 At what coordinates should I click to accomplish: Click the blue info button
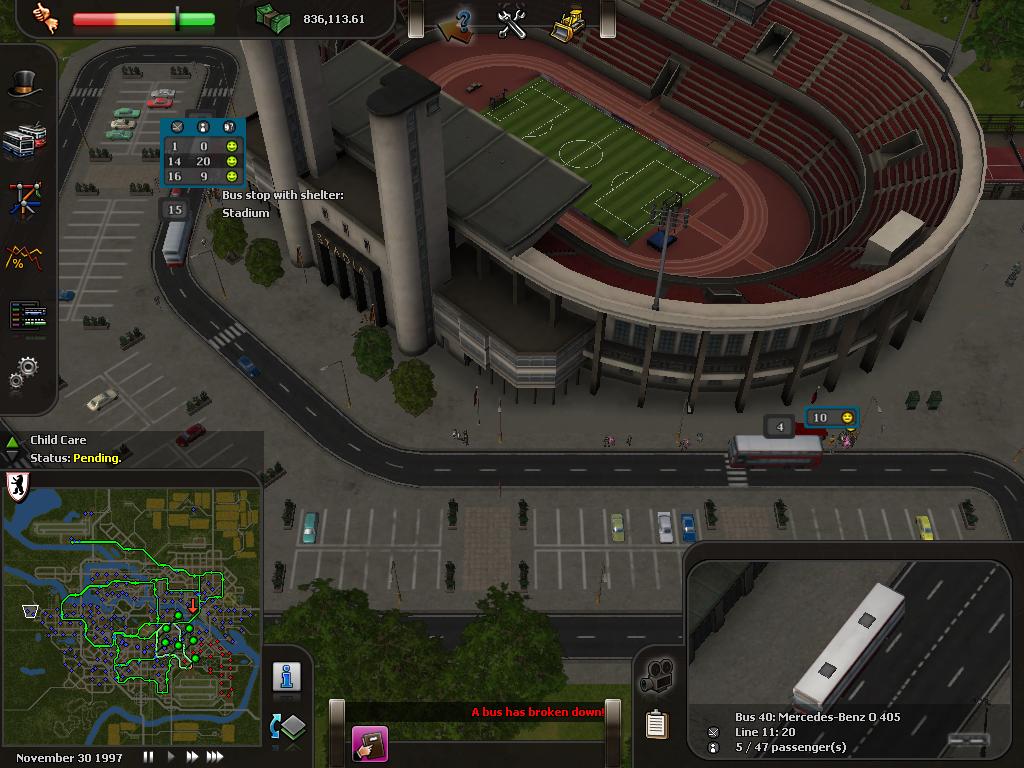click(x=287, y=677)
